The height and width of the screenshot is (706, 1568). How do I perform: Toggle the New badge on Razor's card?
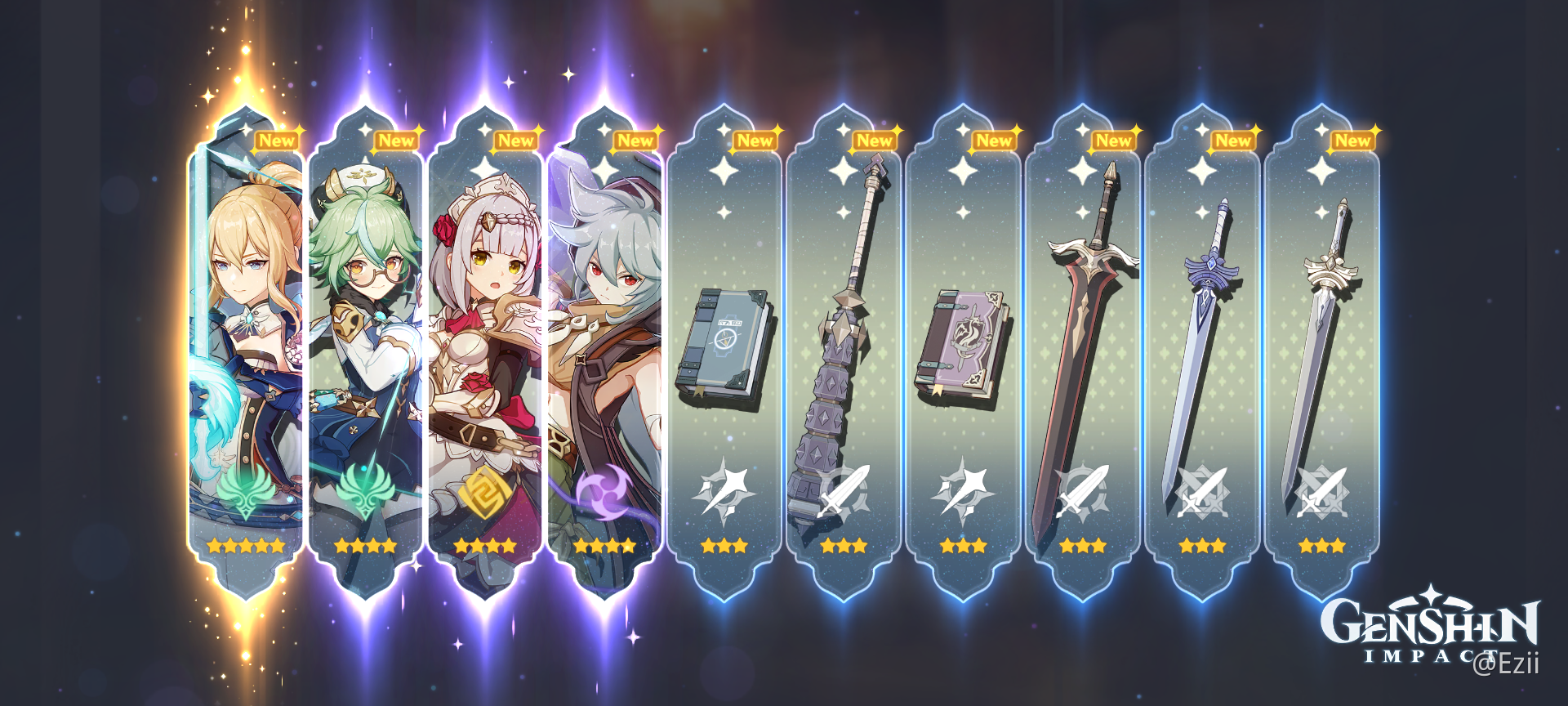tap(635, 141)
